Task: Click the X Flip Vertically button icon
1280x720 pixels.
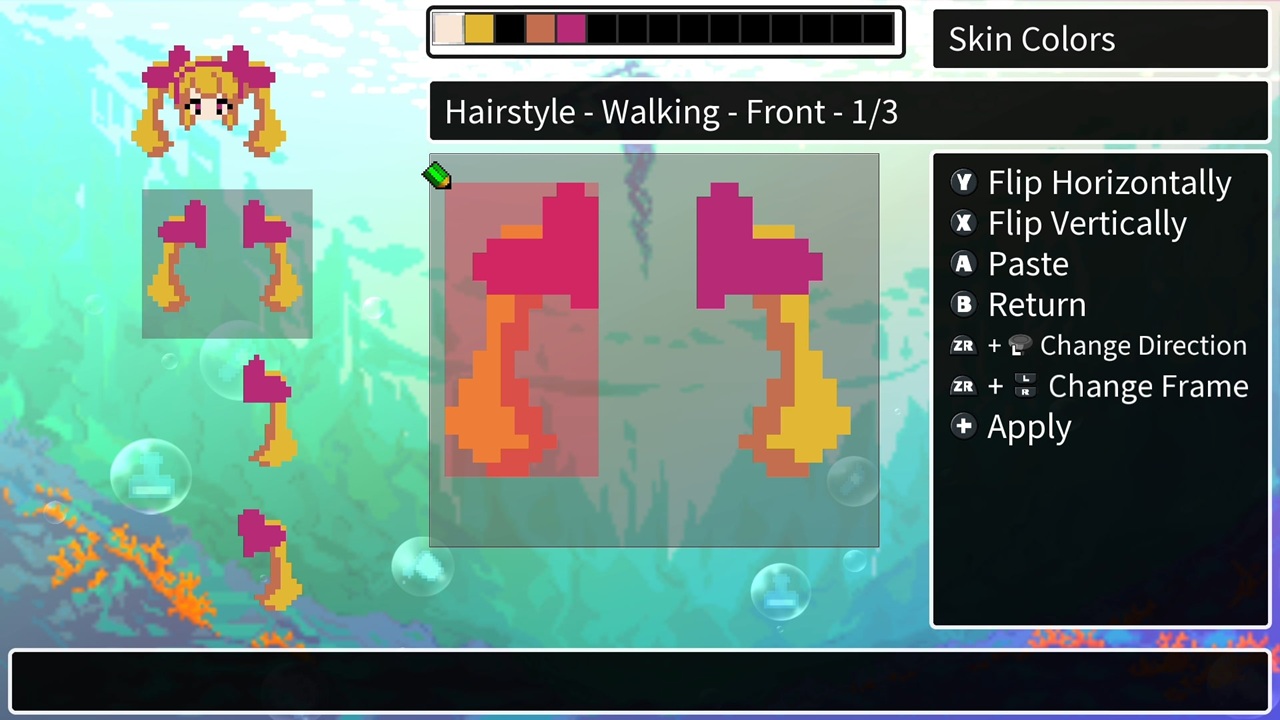Action: (x=963, y=223)
